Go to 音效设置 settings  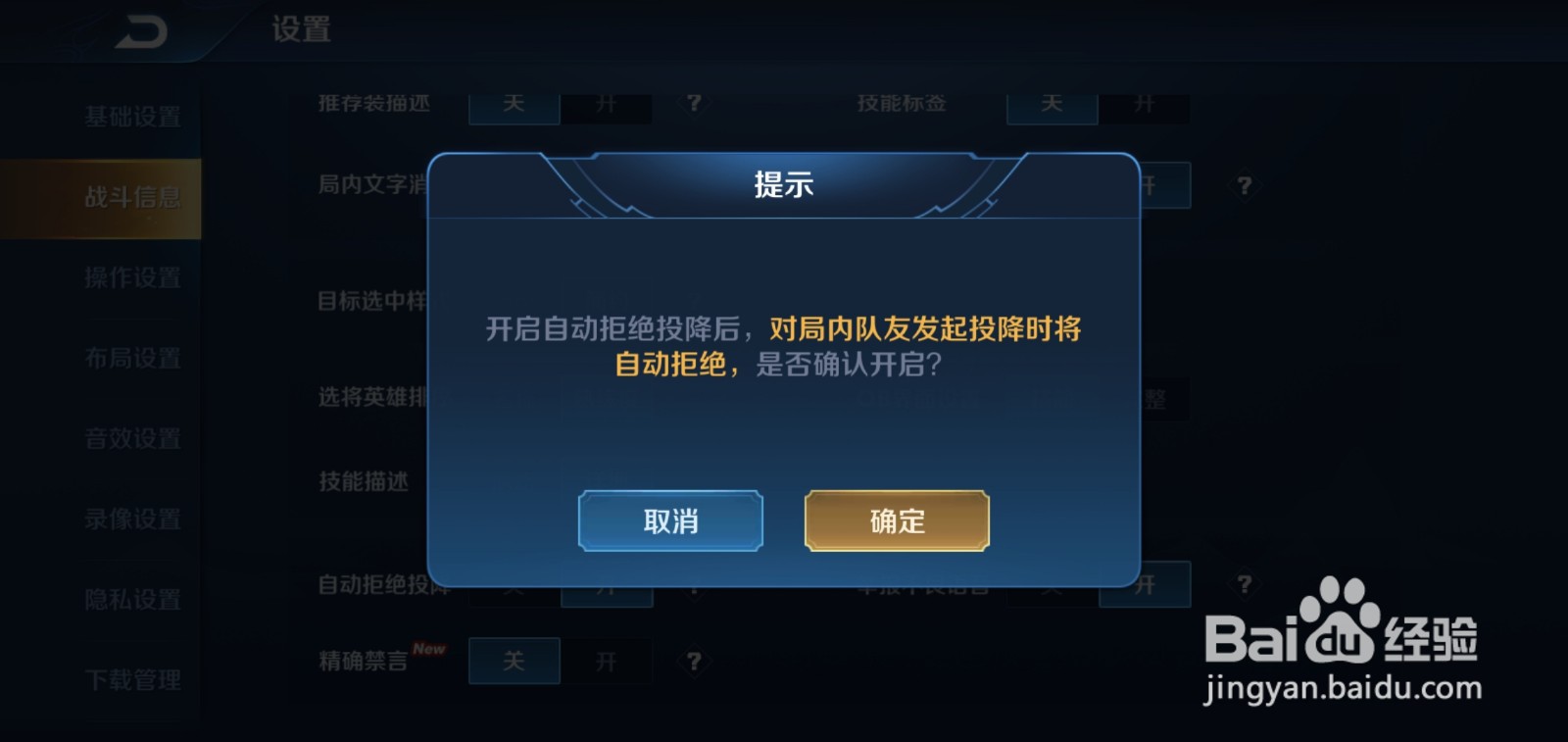coord(132,438)
